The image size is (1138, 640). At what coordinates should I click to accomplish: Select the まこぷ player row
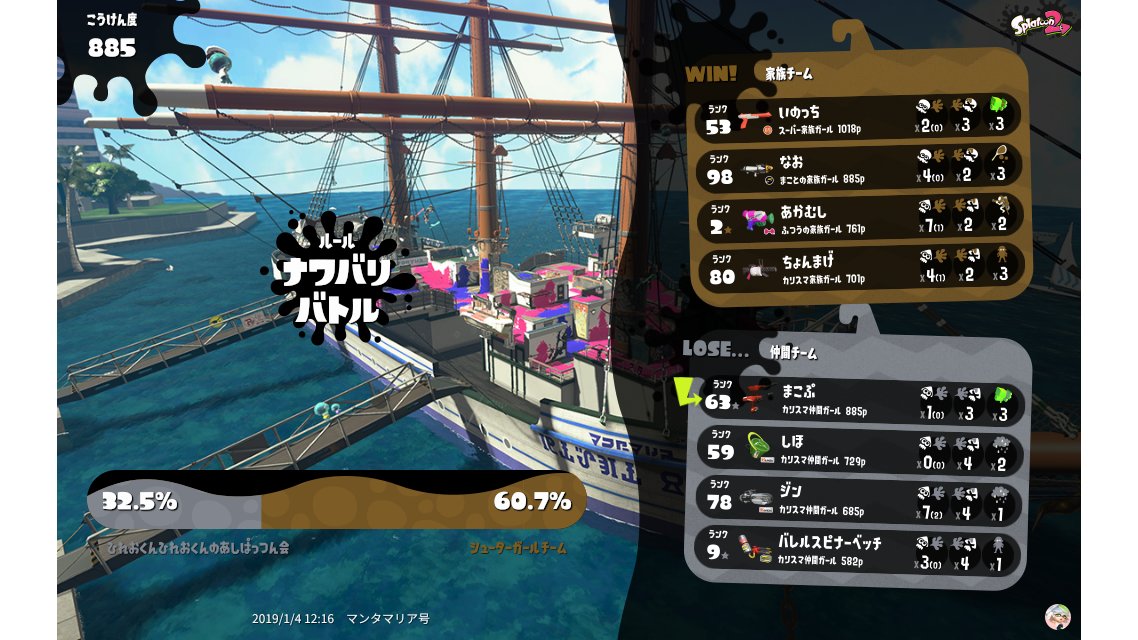[x=860, y=398]
